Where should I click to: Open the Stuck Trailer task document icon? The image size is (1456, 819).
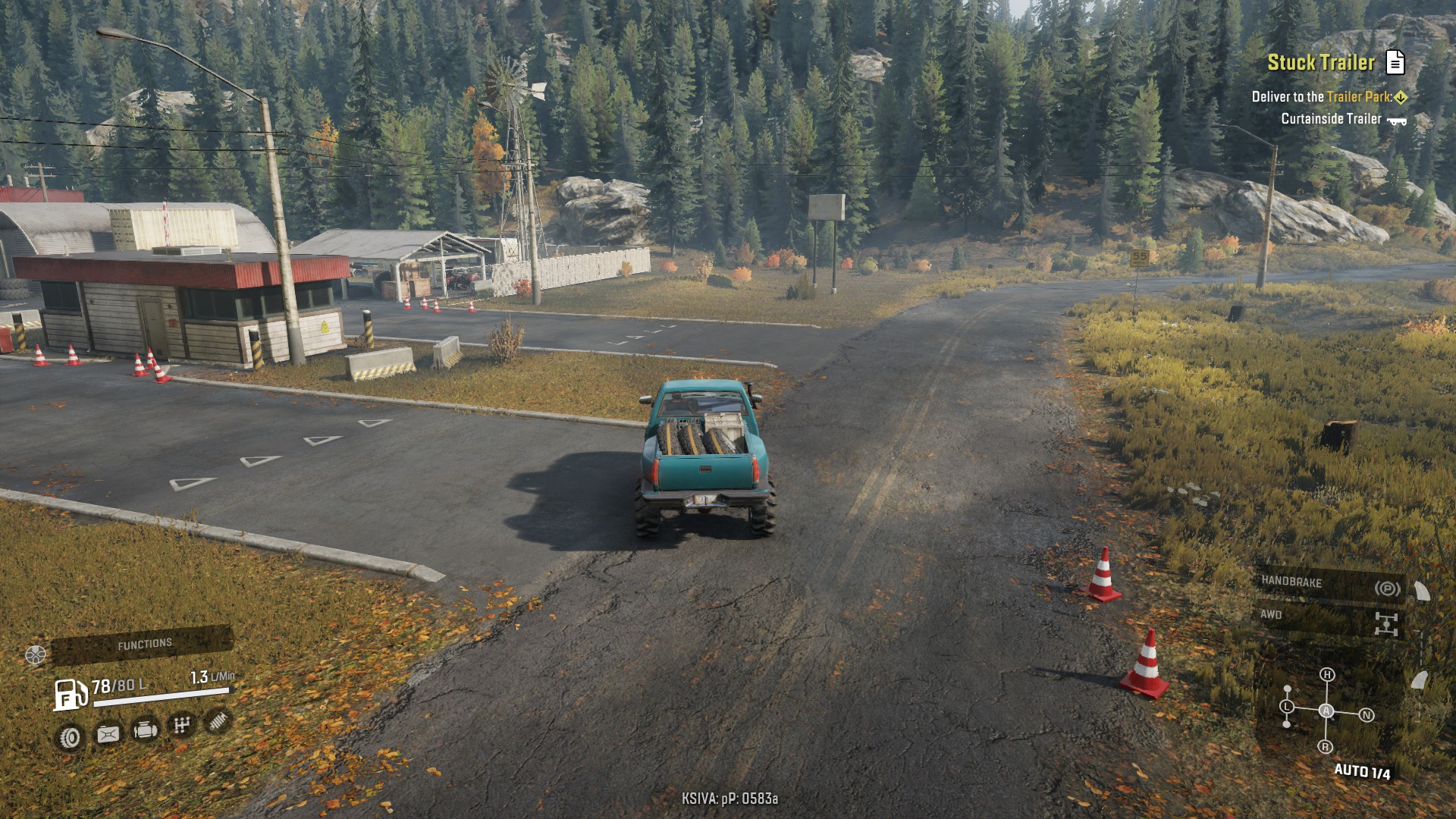click(x=1395, y=62)
